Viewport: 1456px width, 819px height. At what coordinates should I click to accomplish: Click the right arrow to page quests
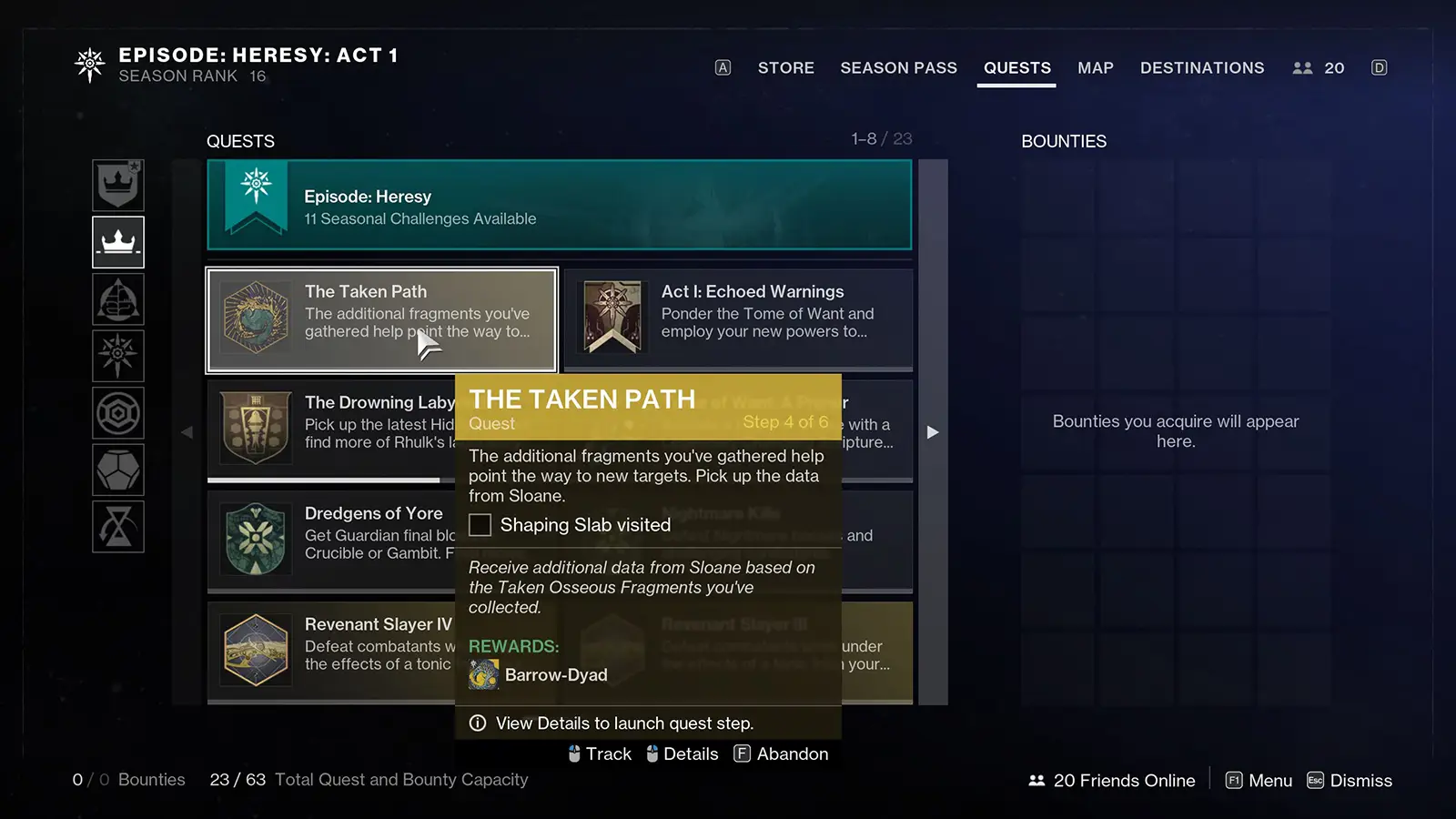(933, 432)
